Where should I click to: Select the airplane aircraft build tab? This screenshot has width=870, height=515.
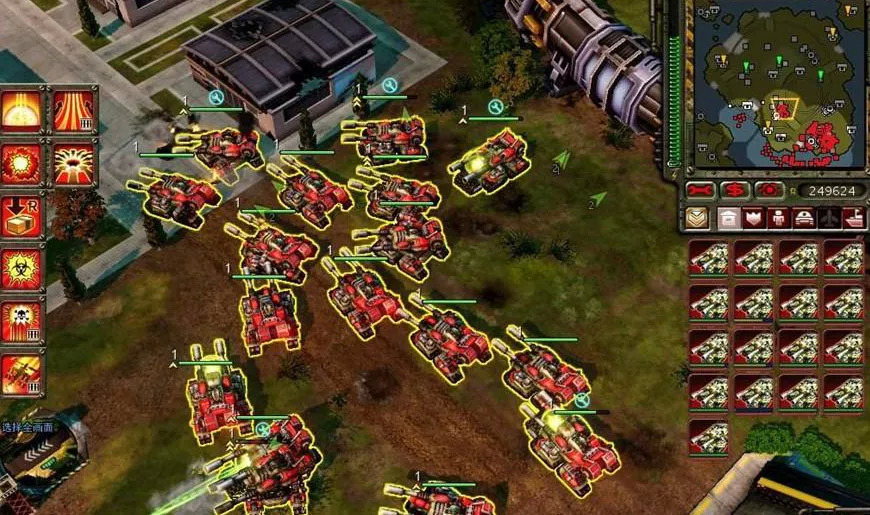pos(829,218)
